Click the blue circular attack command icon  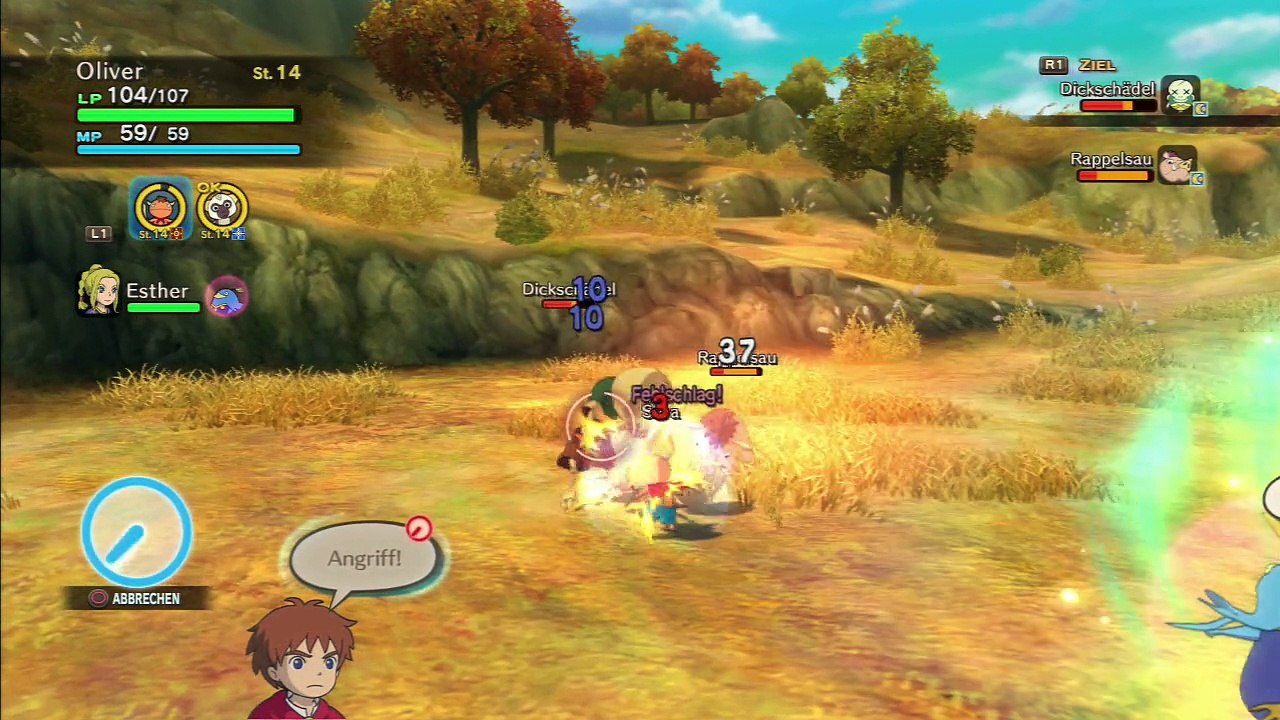[136, 531]
